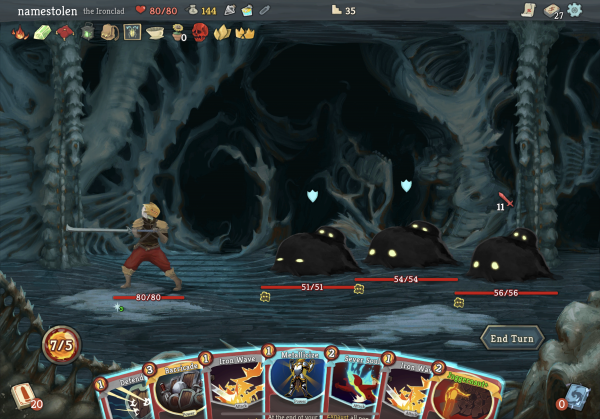Image resolution: width=600 pixels, height=419 pixels.
Task: Inspect the red skull relic
Action: click(x=199, y=32)
